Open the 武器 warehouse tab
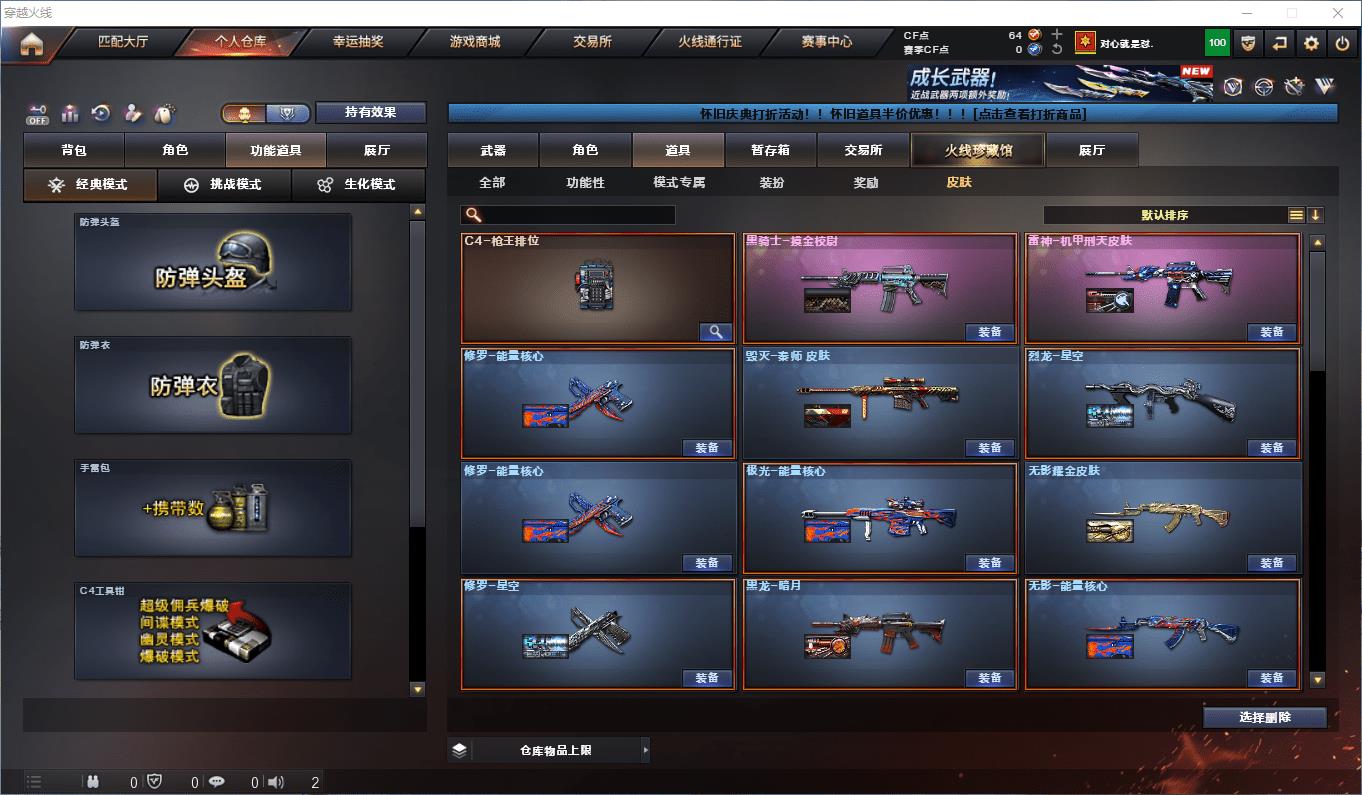 (493, 150)
